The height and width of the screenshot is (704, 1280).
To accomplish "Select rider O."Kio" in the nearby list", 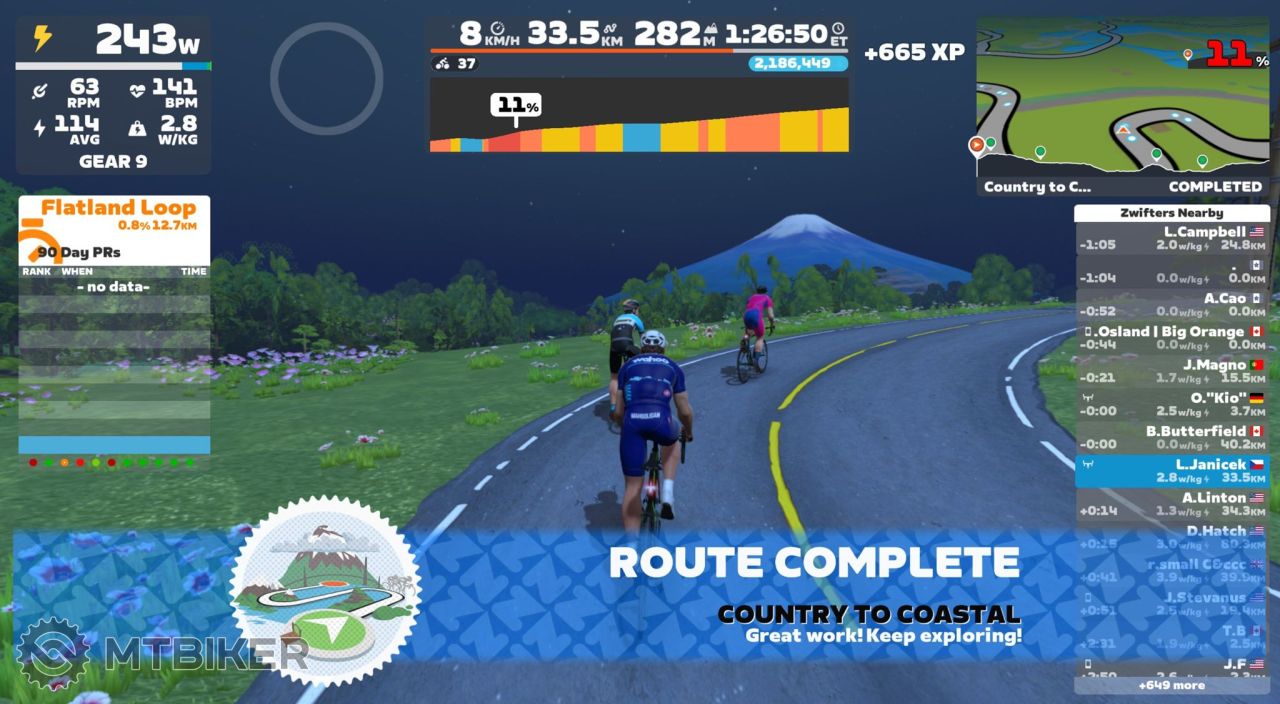I will tap(1171, 404).
